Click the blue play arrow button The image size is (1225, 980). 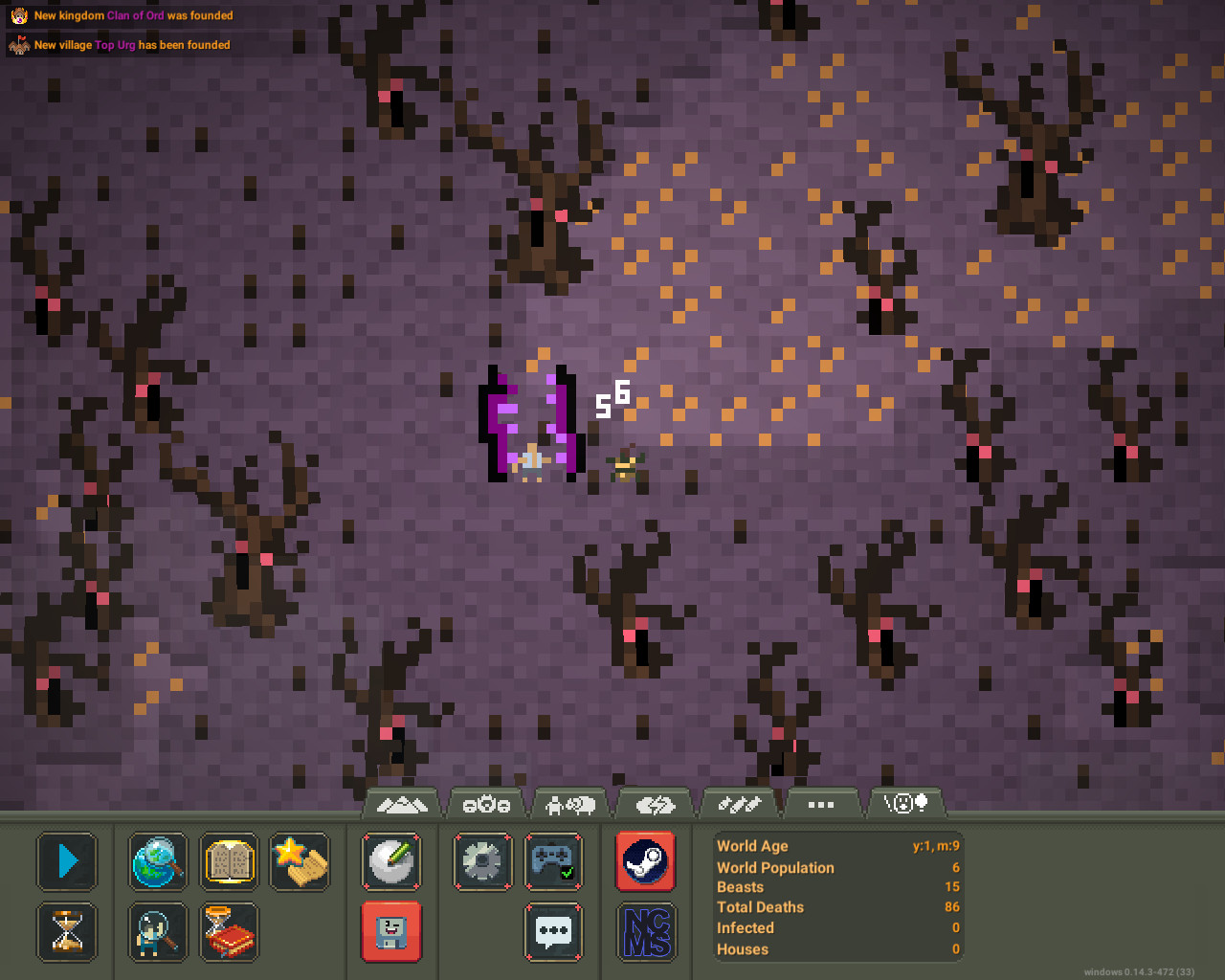click(67, 861)
